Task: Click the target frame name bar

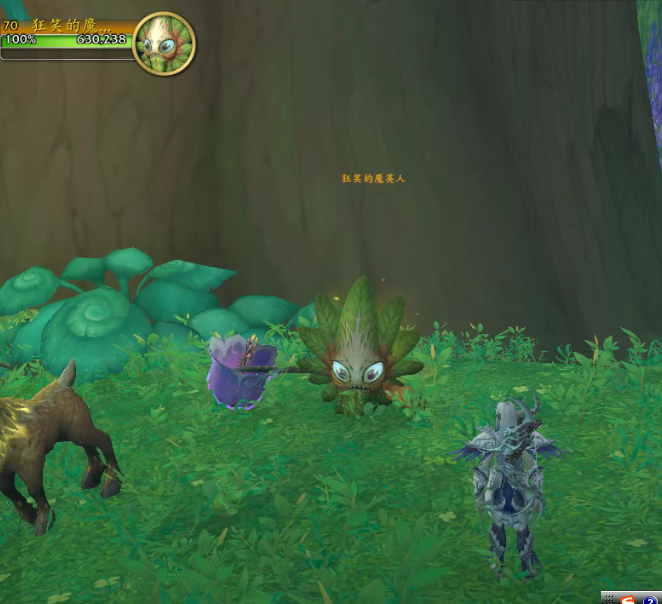Action: 70,25
